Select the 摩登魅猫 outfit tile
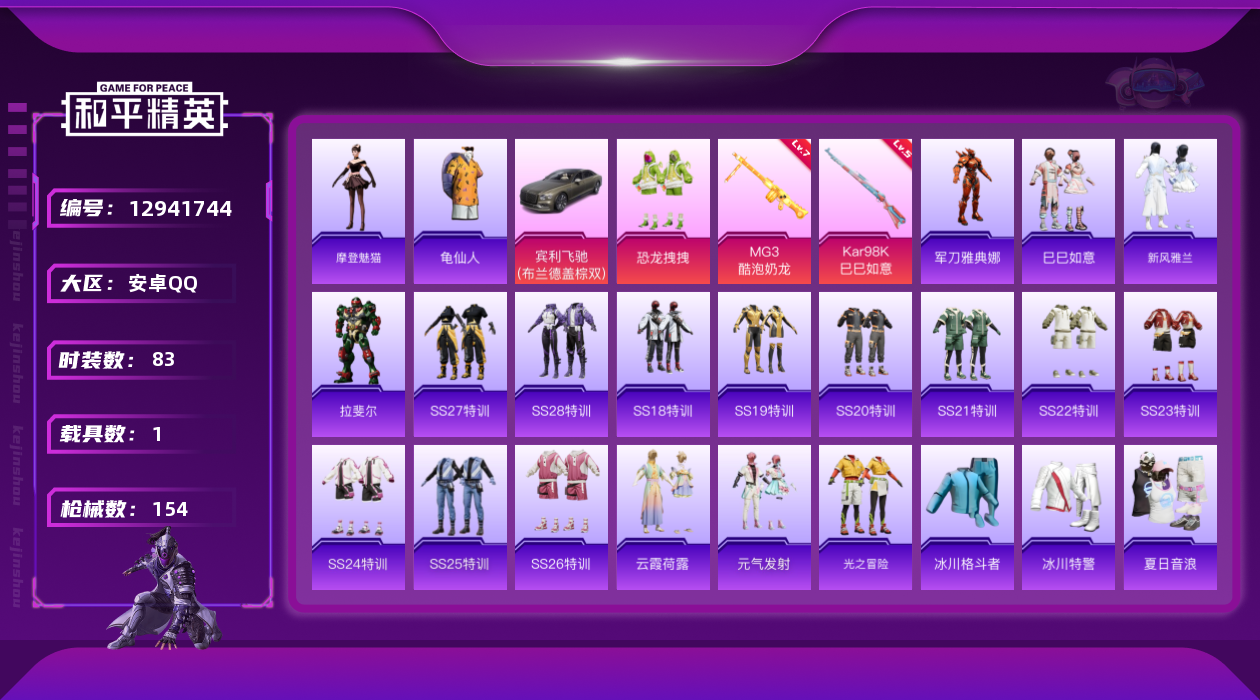The image size is (1260, 700). (x=358, y=210)
